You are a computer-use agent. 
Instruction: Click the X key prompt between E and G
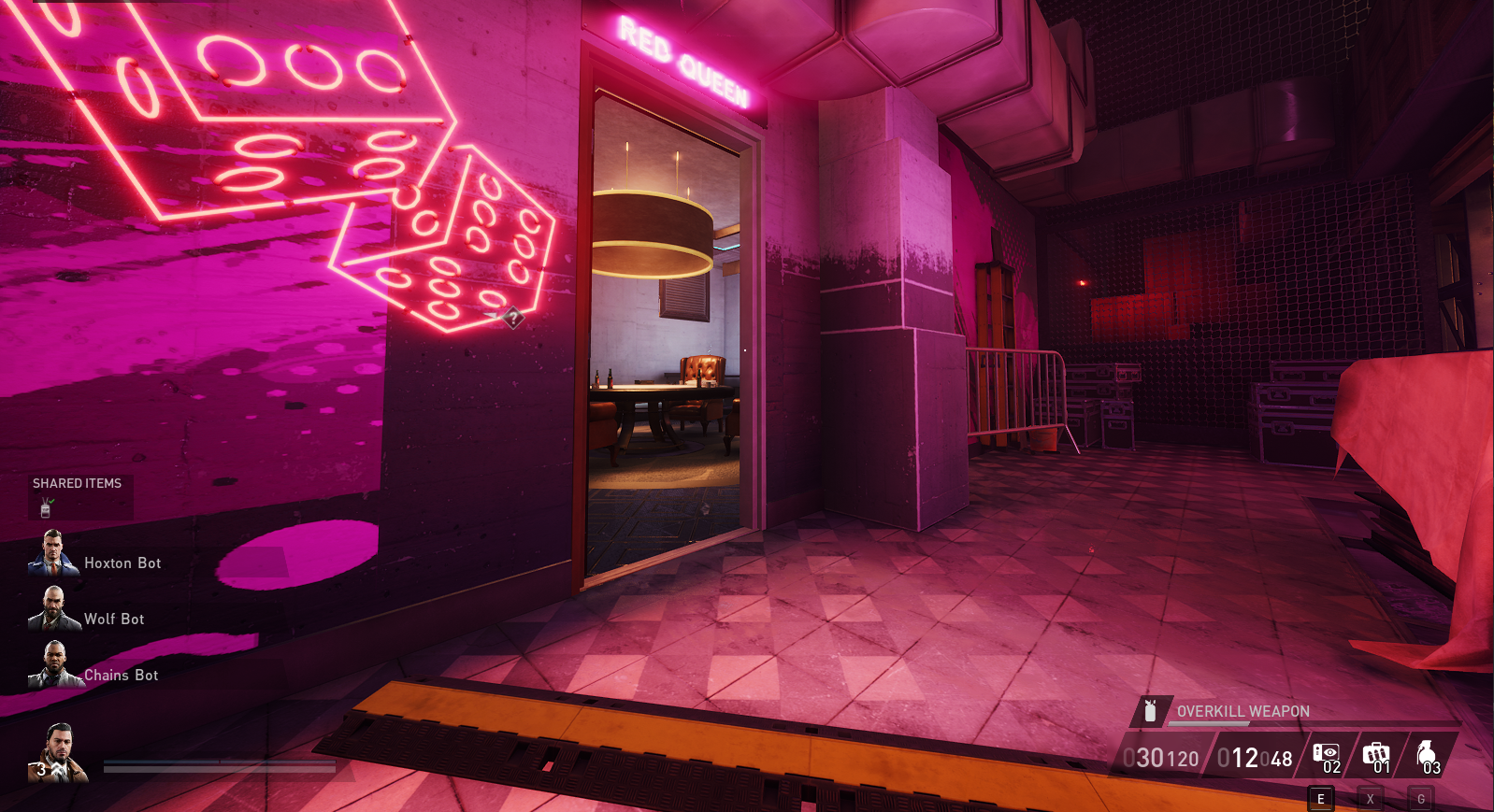tap(1371, 798)
